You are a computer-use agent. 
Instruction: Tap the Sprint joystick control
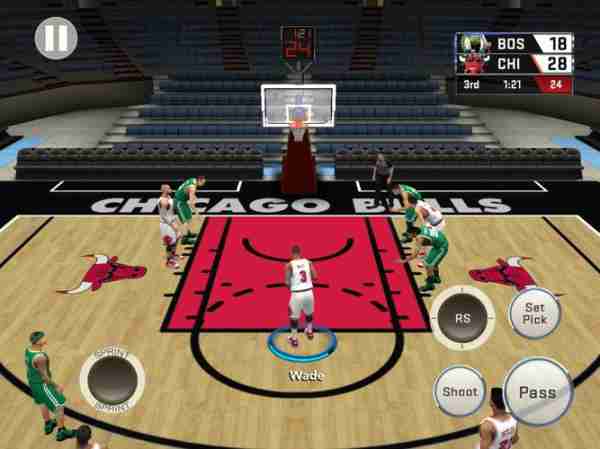click(112, 380)
